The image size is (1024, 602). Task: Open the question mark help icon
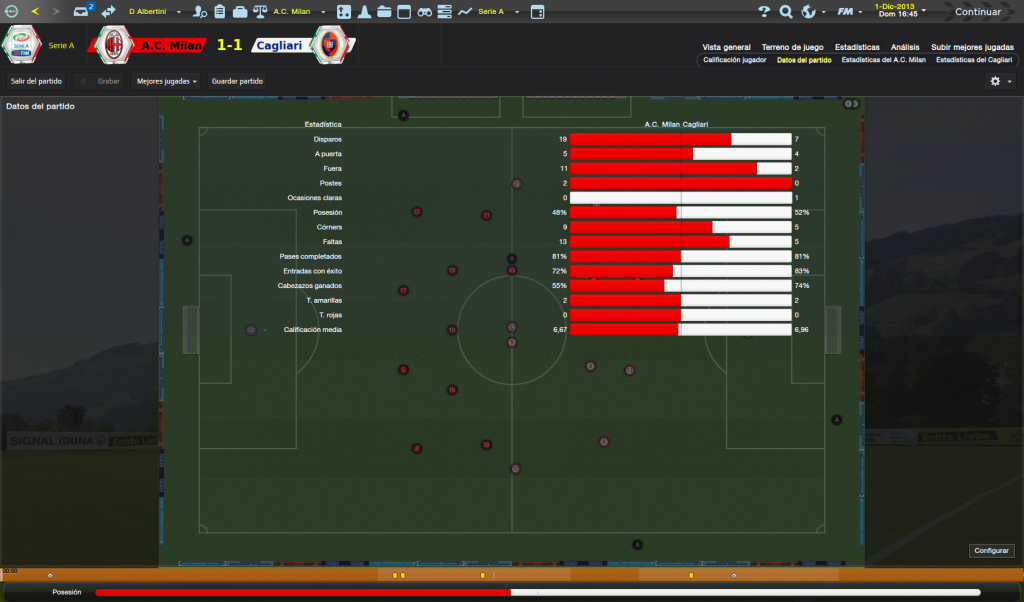pos(764,12)
